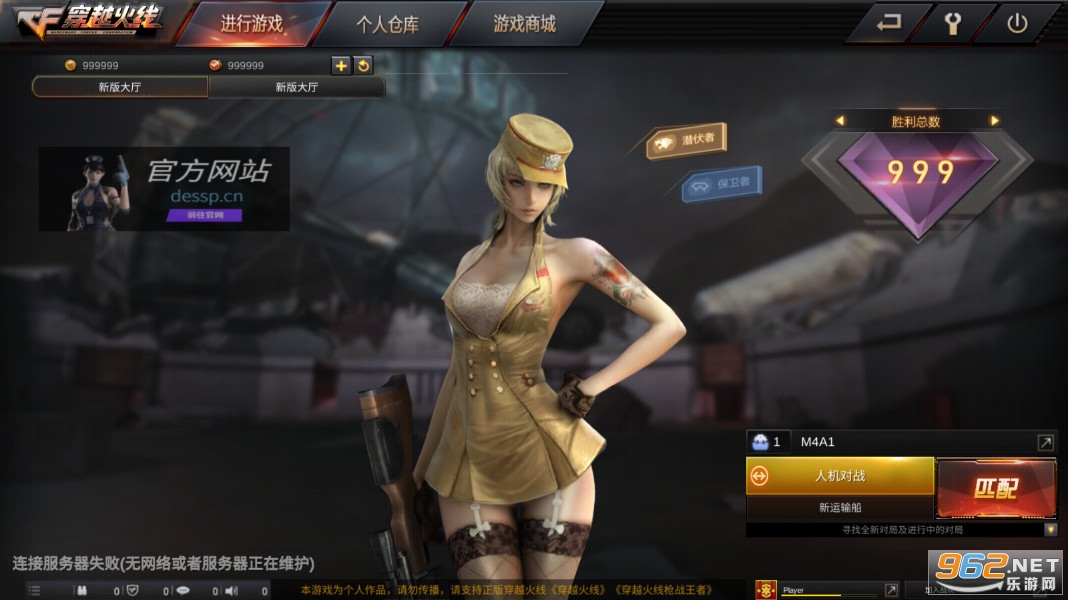Switch to the 进行游戏 tab
1068x600 pixels.
251,24
